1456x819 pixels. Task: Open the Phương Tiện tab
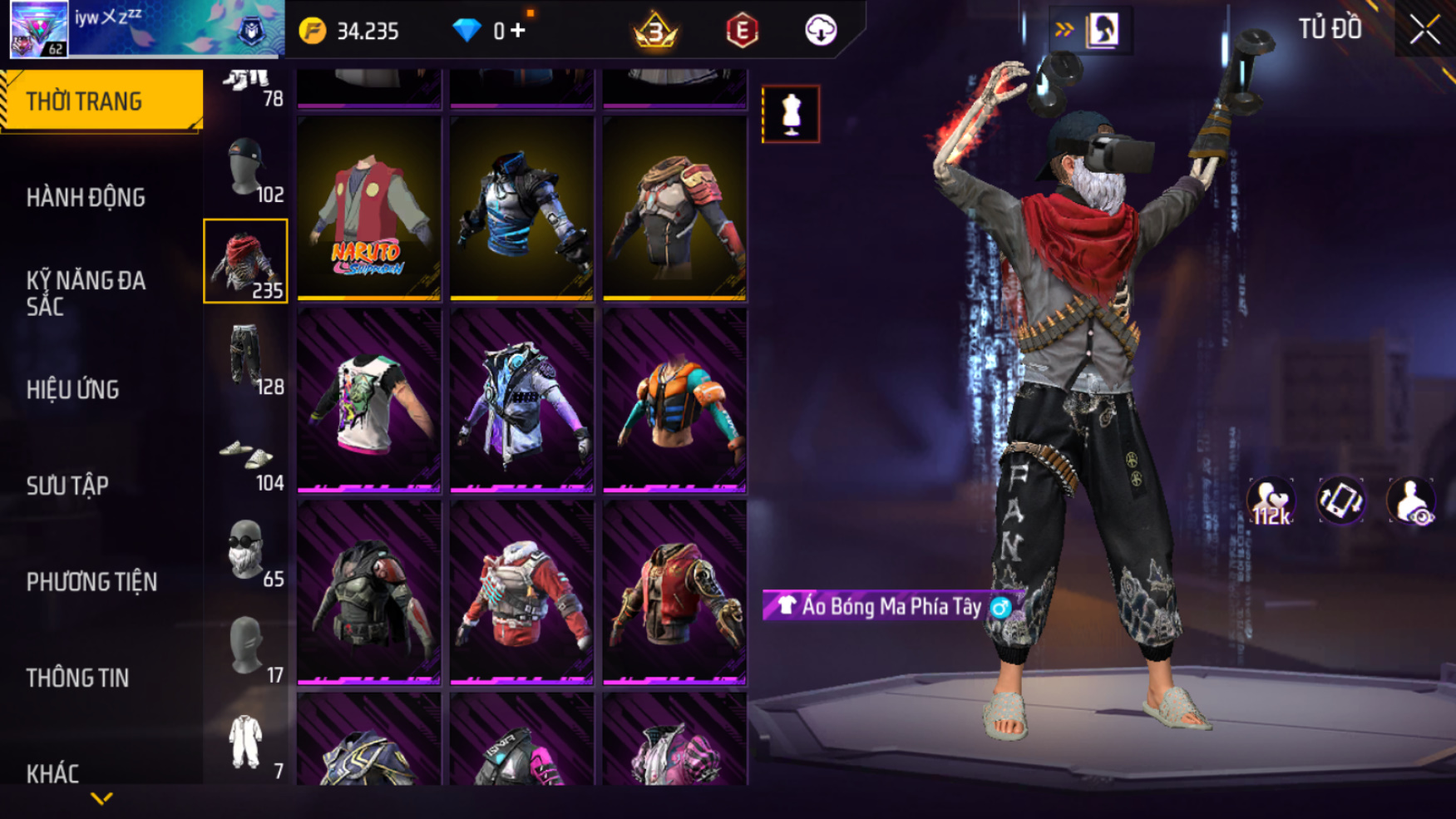[x=91, y=582]
